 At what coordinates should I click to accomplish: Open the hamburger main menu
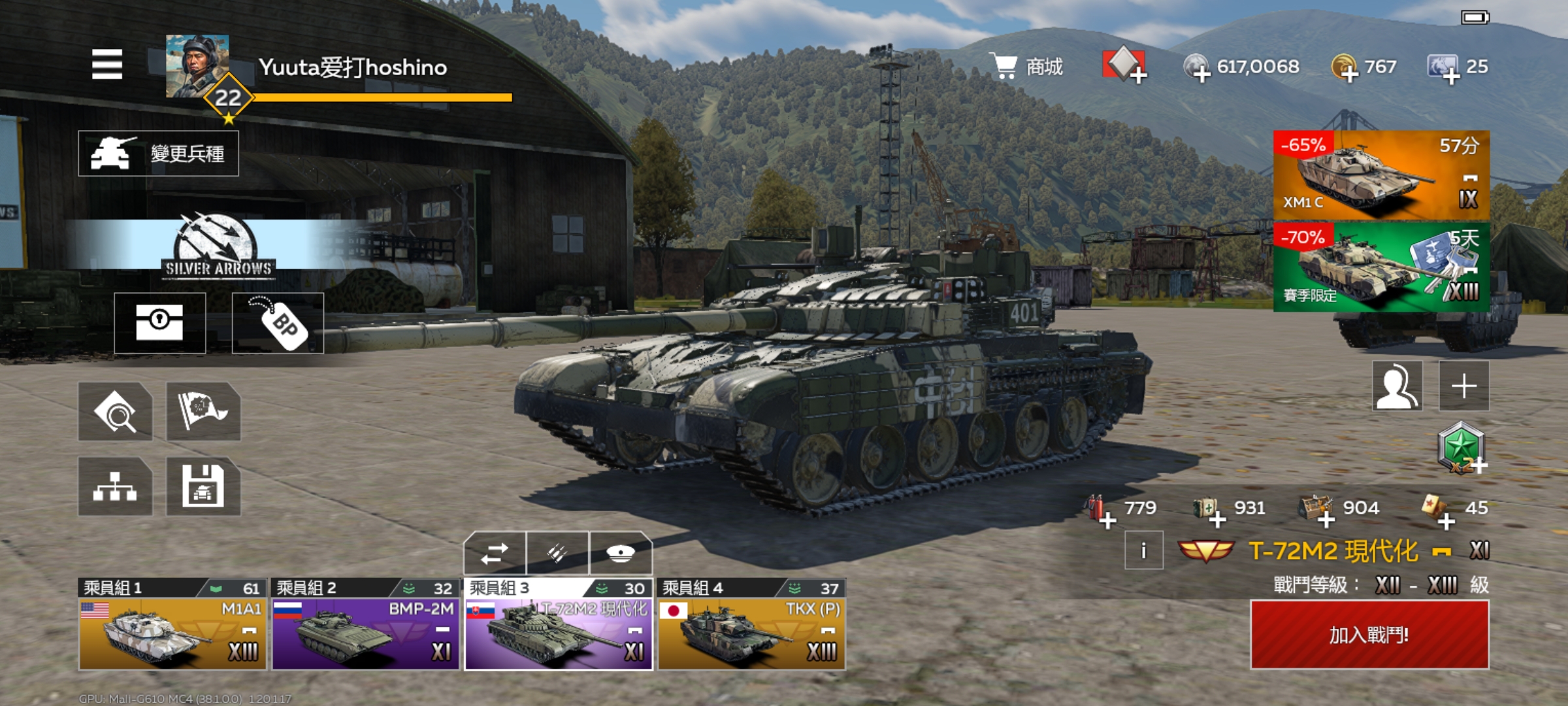click(107, 64)
